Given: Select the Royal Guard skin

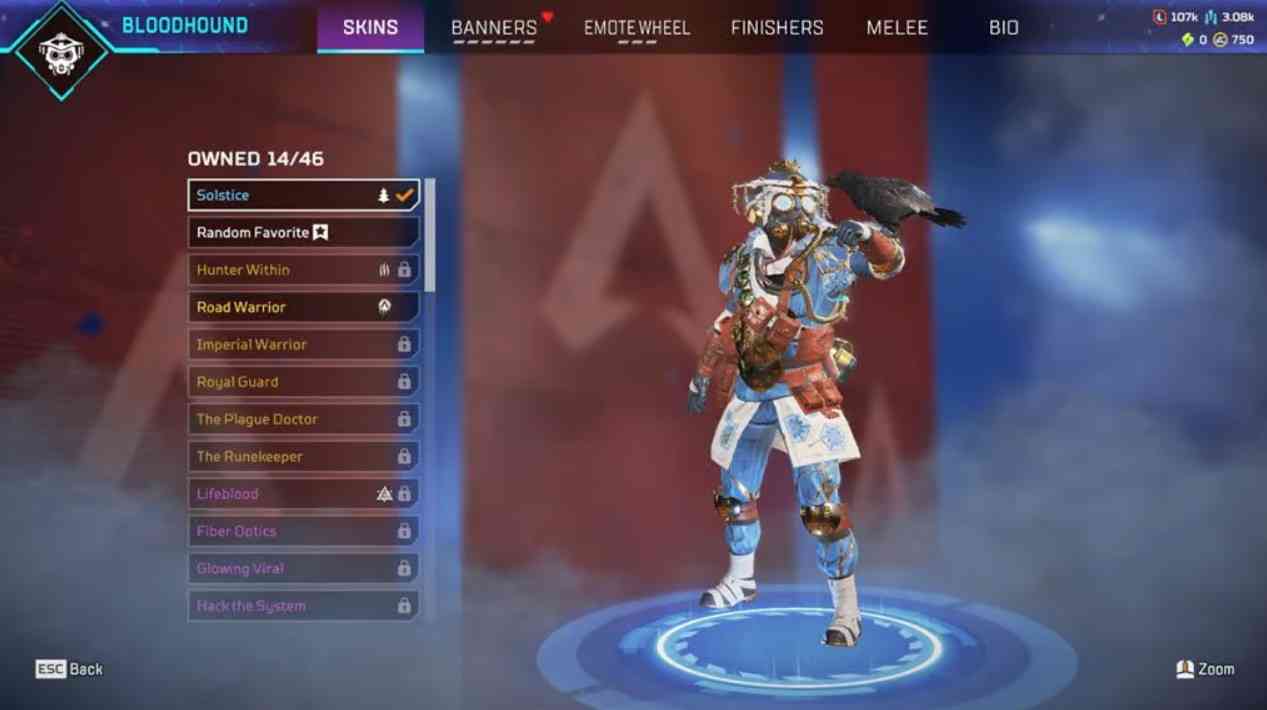Looking at the screenshot, I should tap(303, 382).
